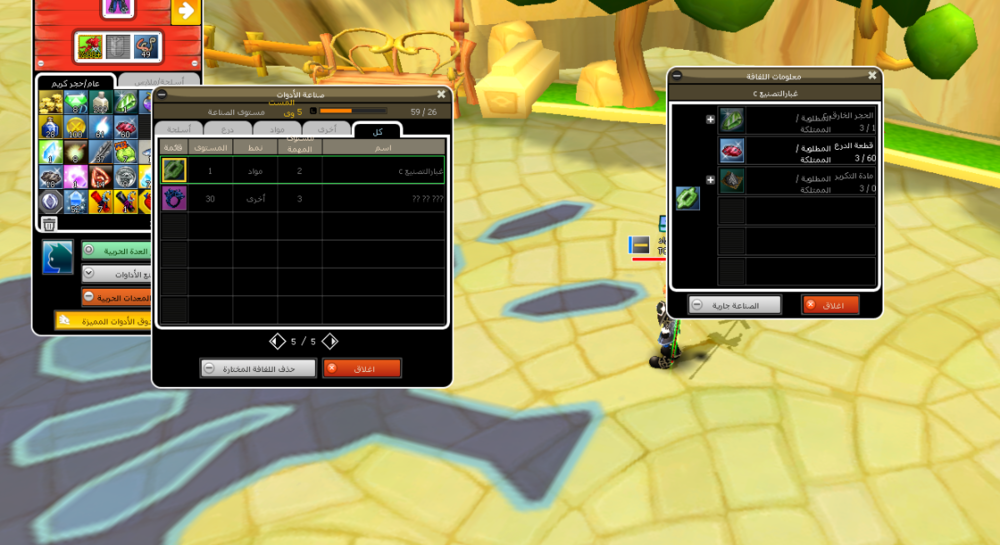Image resolution: width=1000 pixels, height=545 pixels.
Task: Close the crafting tools window with X
Action: (x=441, y=94)
